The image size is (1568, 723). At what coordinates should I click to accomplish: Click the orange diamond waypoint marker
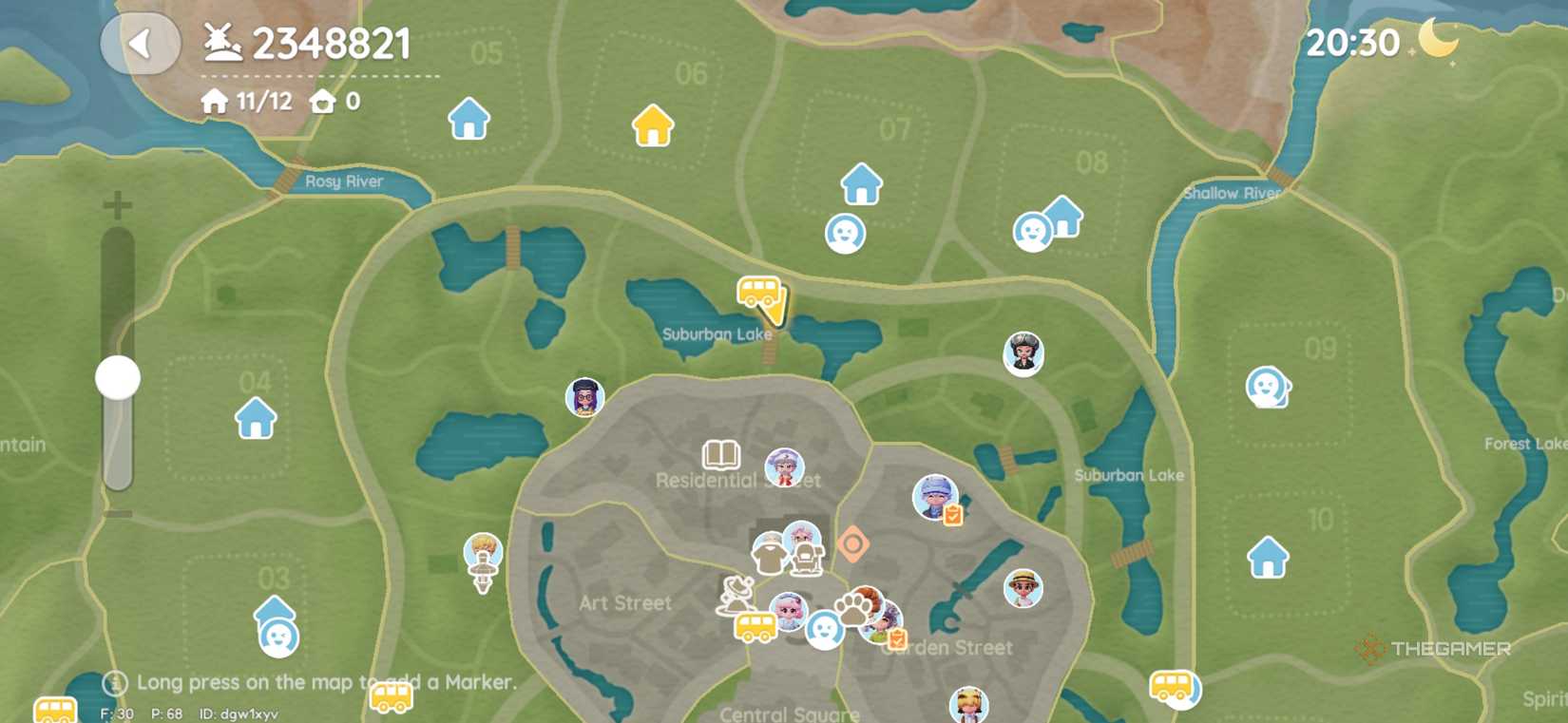853,543
